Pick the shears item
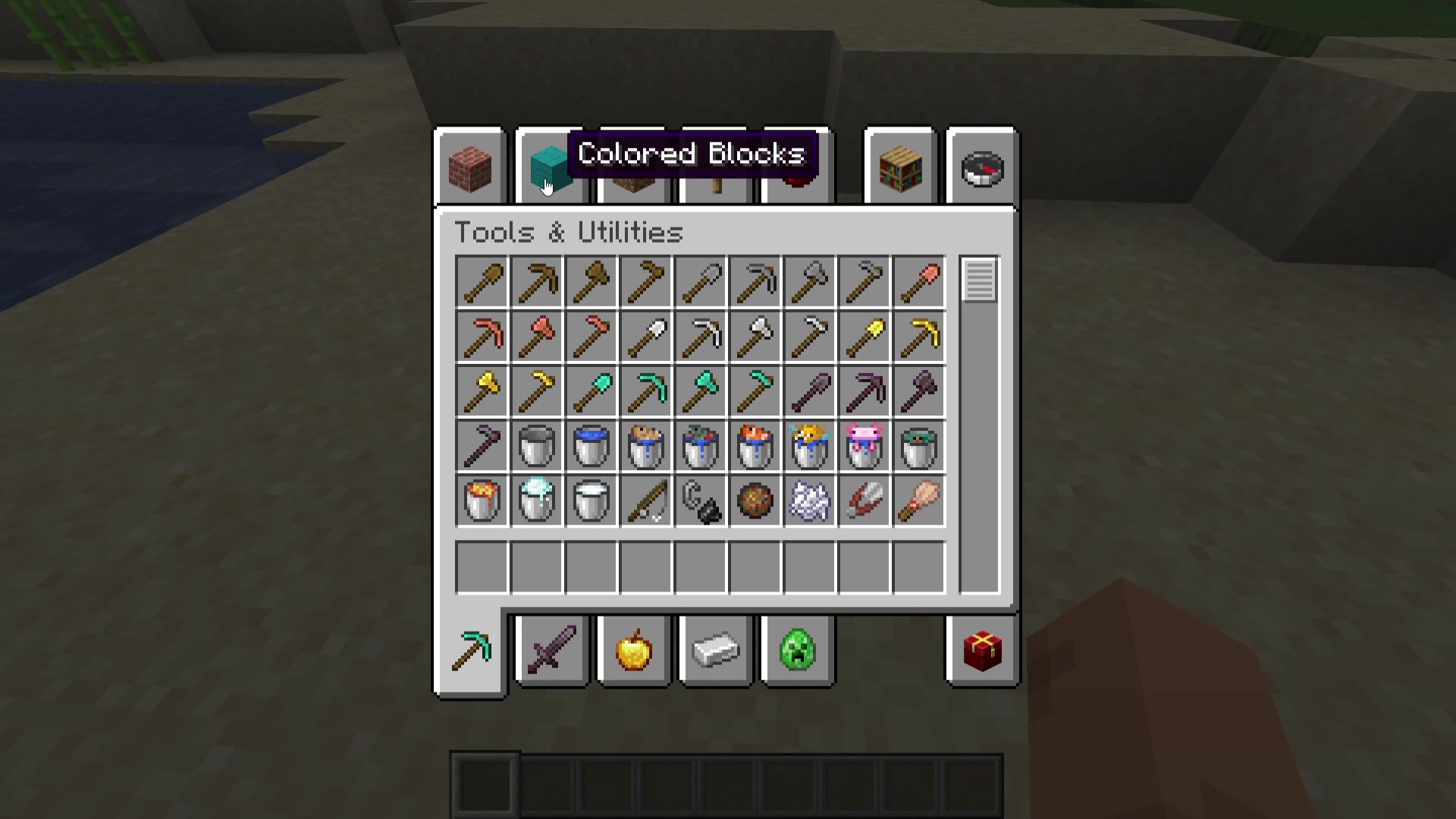 [864, 500]
